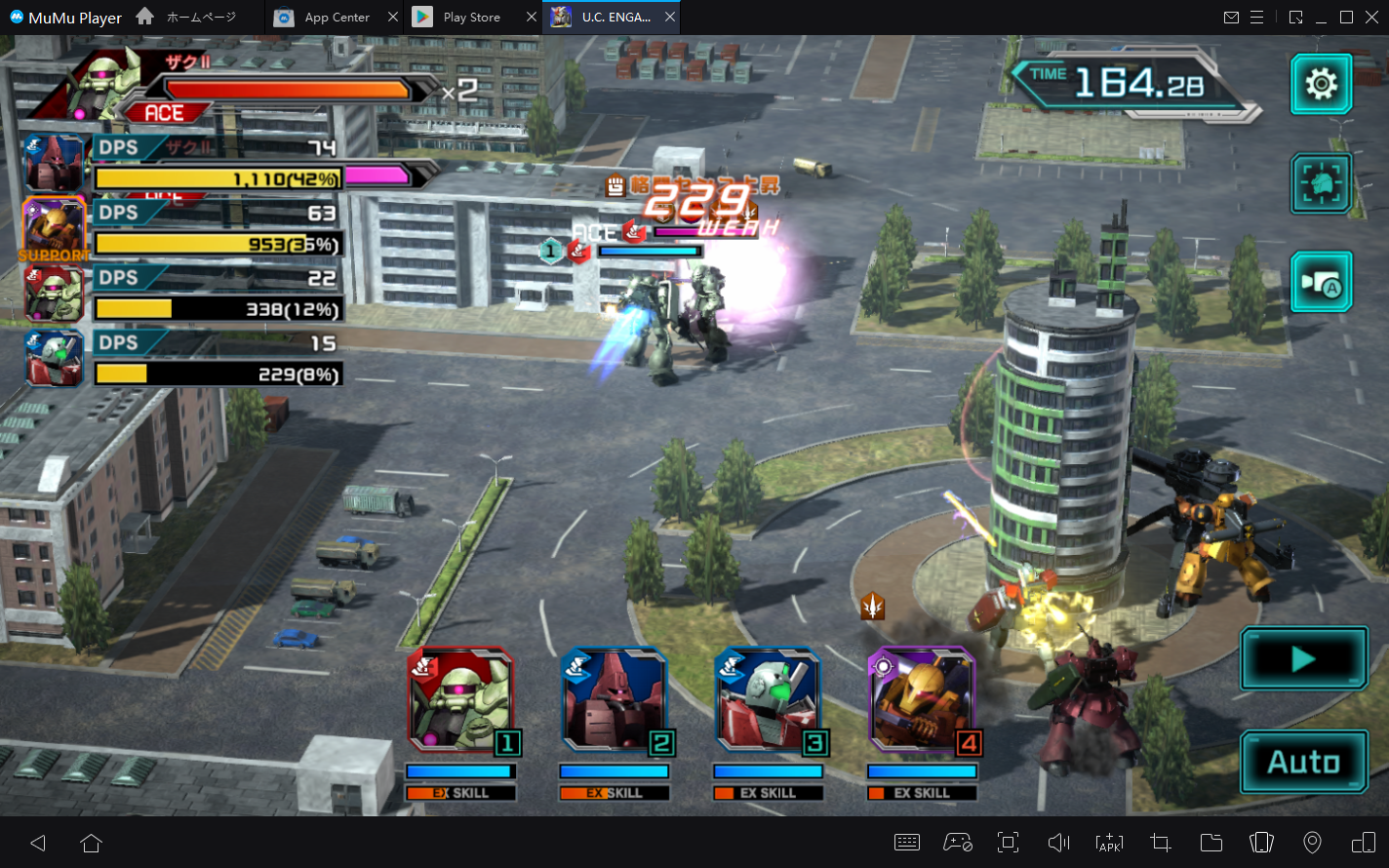Switch the auto camera mode
The width and height of the screenshot is (1389, 868).
(1321, 282)
